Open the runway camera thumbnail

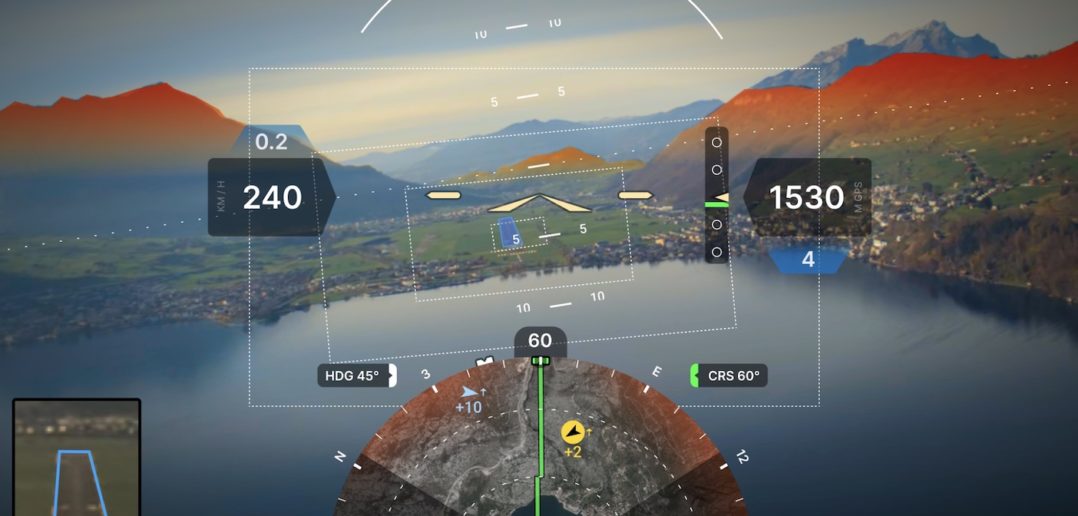pos(76,457)
